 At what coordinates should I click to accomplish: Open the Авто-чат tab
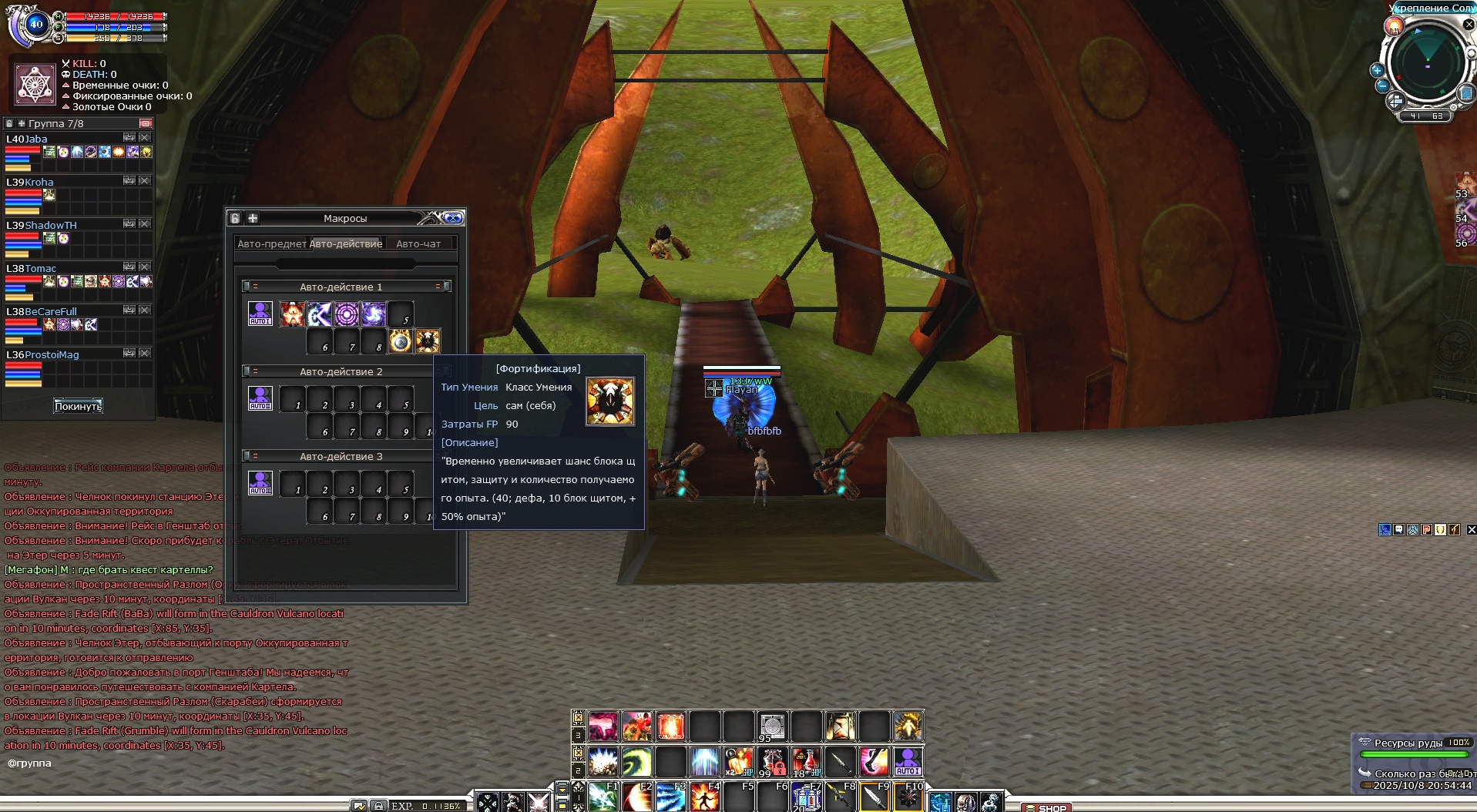point(418,243)
